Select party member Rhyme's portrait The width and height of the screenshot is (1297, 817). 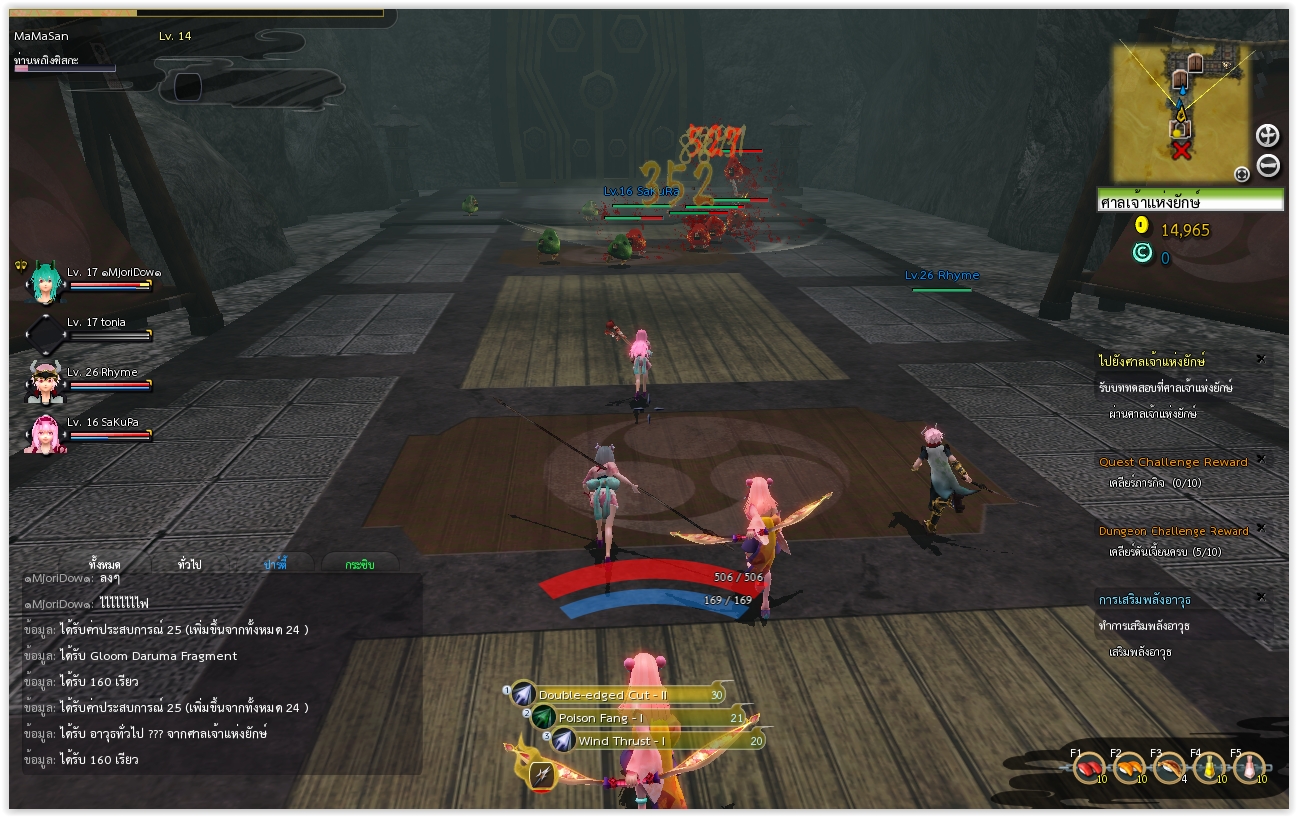click(44, 382)
